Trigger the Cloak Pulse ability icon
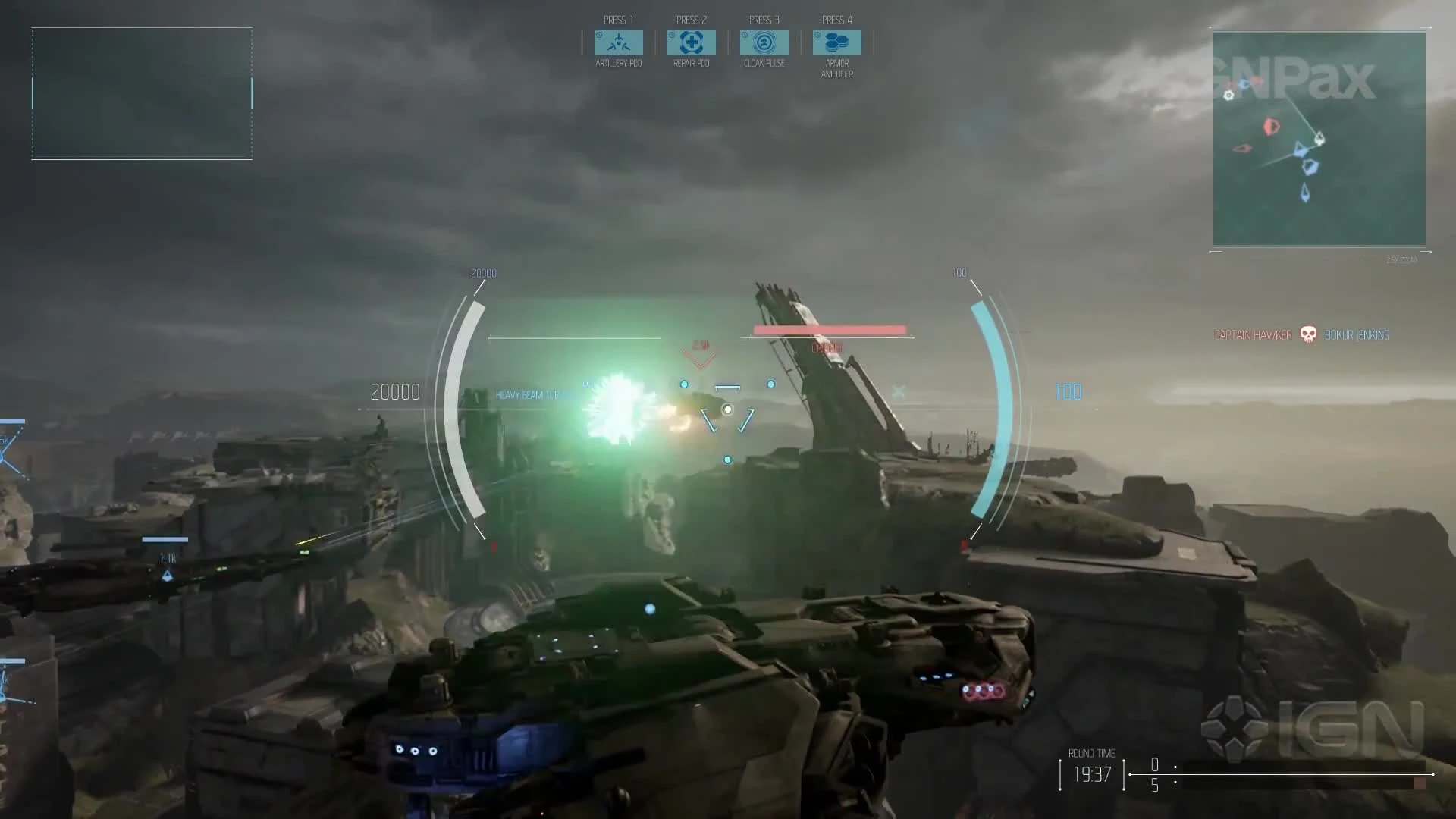This screenshot has height=819, width=1456. 764,42
